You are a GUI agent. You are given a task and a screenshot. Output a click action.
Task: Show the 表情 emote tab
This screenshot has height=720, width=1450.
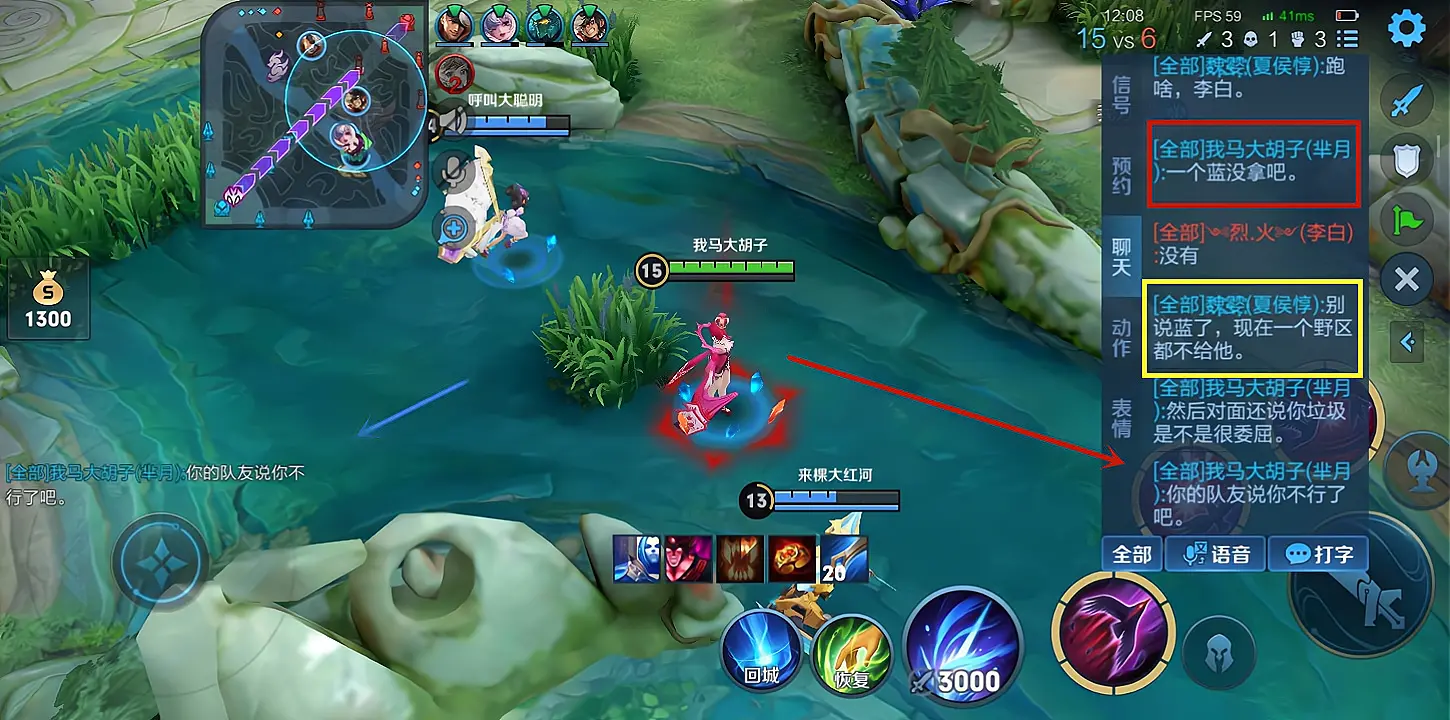point(1122,418)
